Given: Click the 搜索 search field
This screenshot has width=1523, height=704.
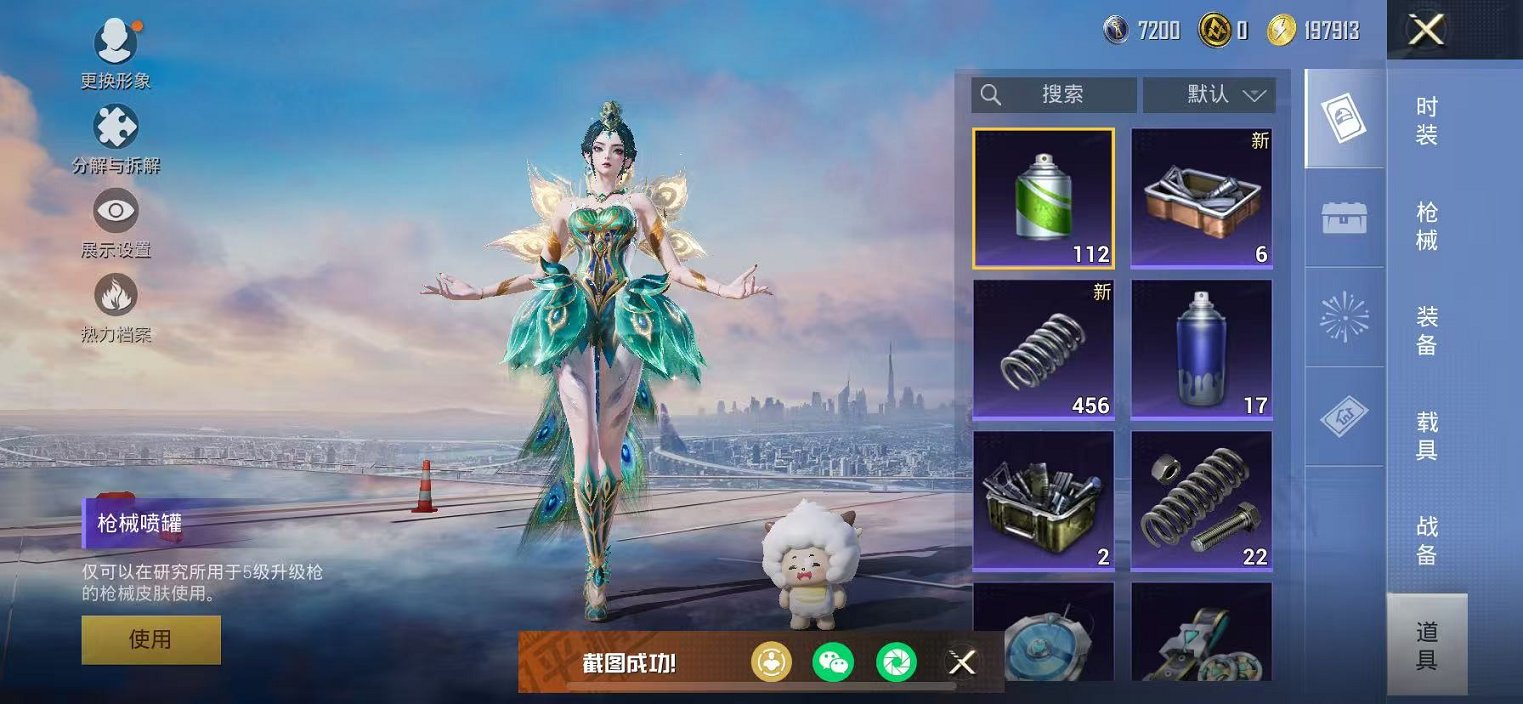Looking at the screenshot, I should (x=1054, y=95).
